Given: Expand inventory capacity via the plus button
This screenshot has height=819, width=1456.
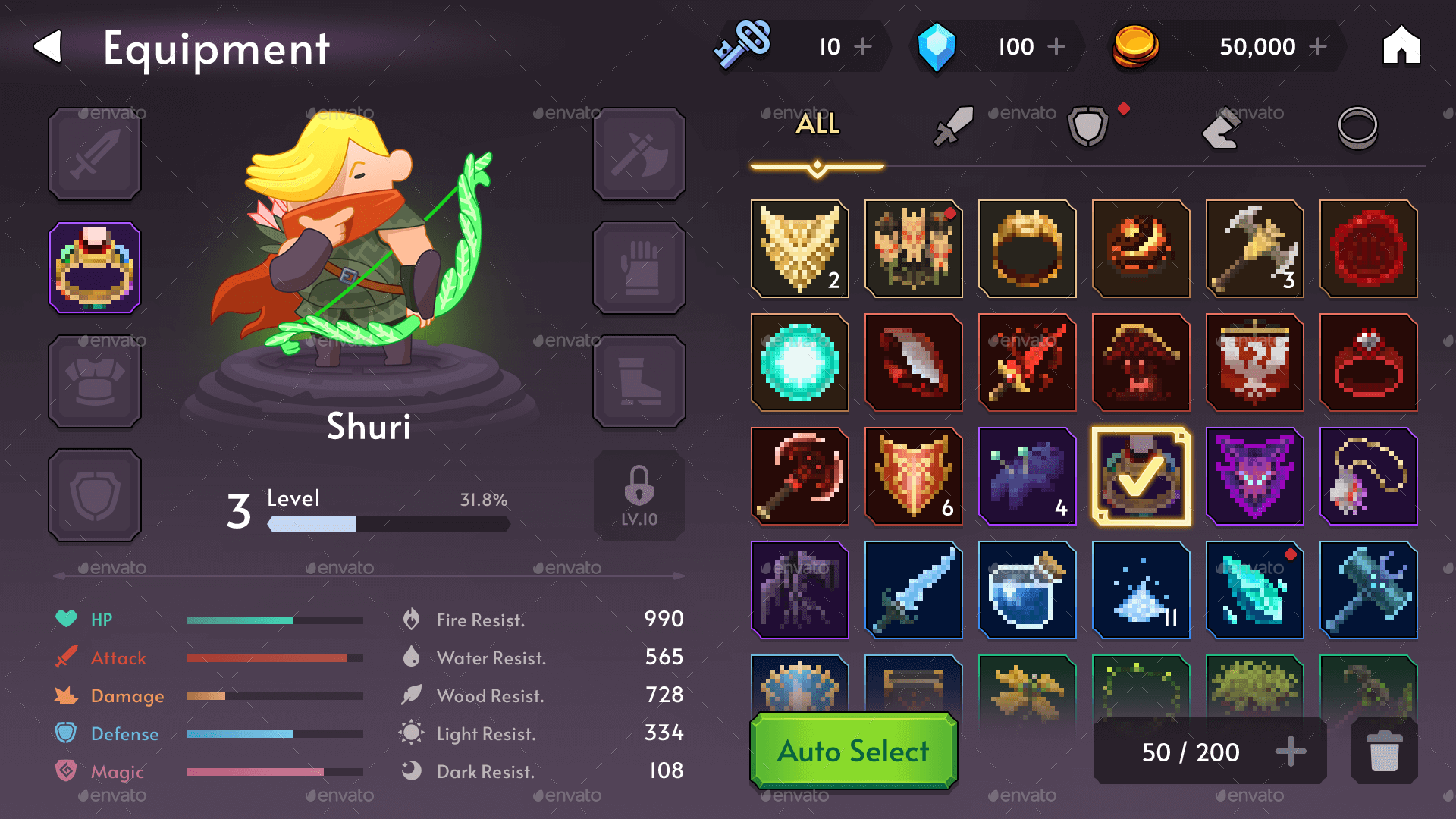Looking at the screenshot, I should pos(1290,752).
